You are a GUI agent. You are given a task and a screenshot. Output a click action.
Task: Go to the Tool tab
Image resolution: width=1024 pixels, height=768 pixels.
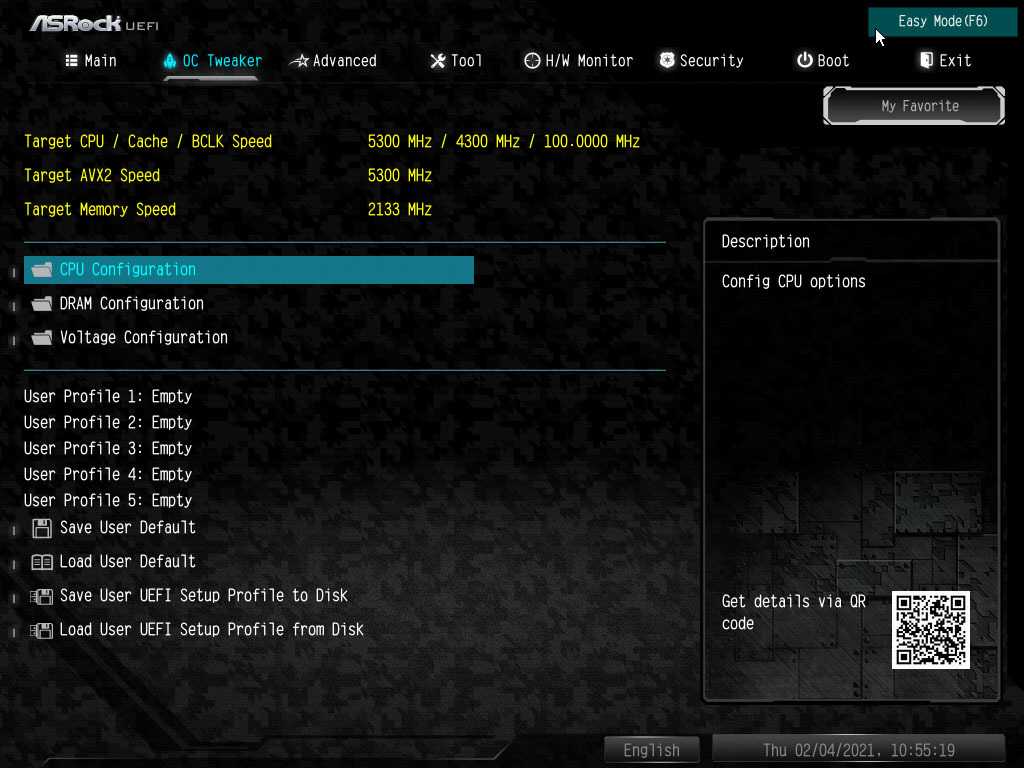pos(456,61)
